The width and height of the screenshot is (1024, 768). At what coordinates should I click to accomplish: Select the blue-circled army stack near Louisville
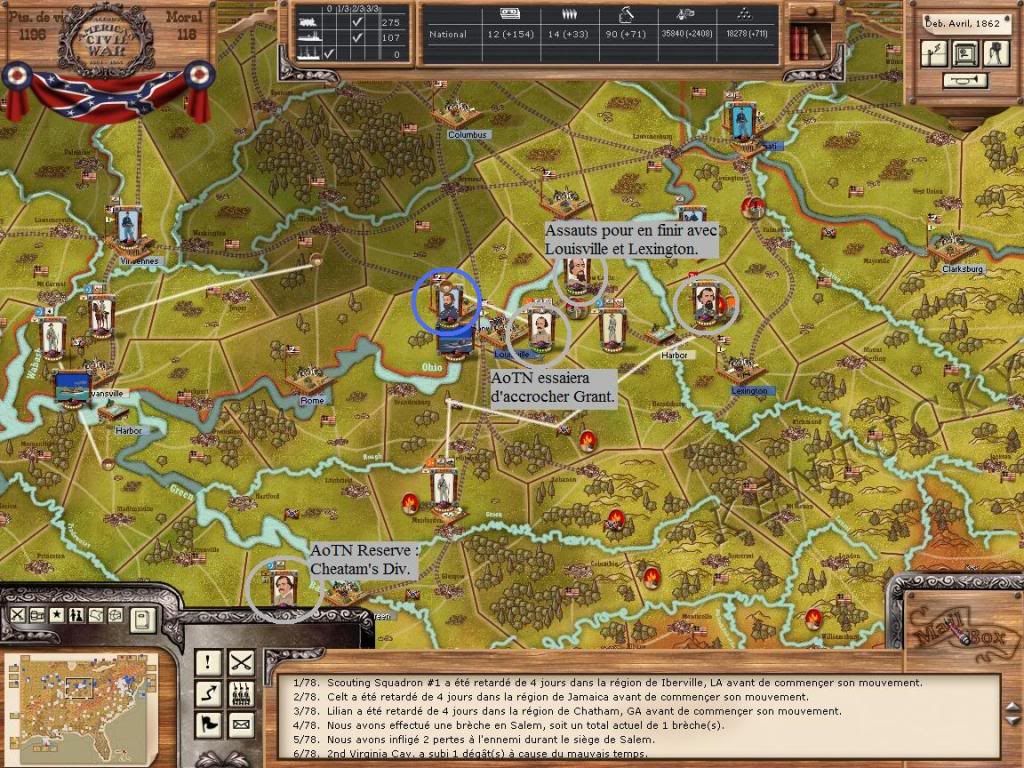[x=447, y=301]
